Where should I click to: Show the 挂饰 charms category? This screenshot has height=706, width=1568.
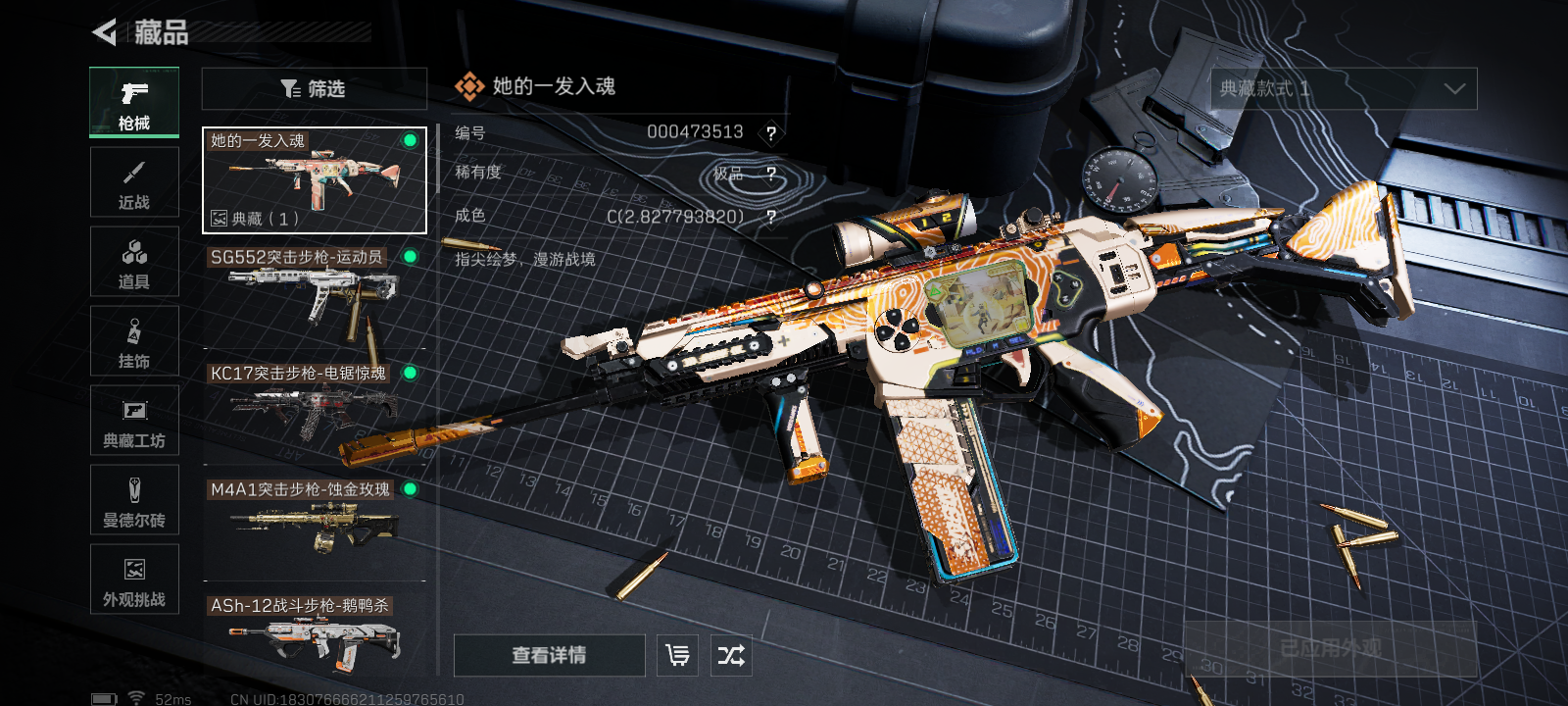(134, 341)
